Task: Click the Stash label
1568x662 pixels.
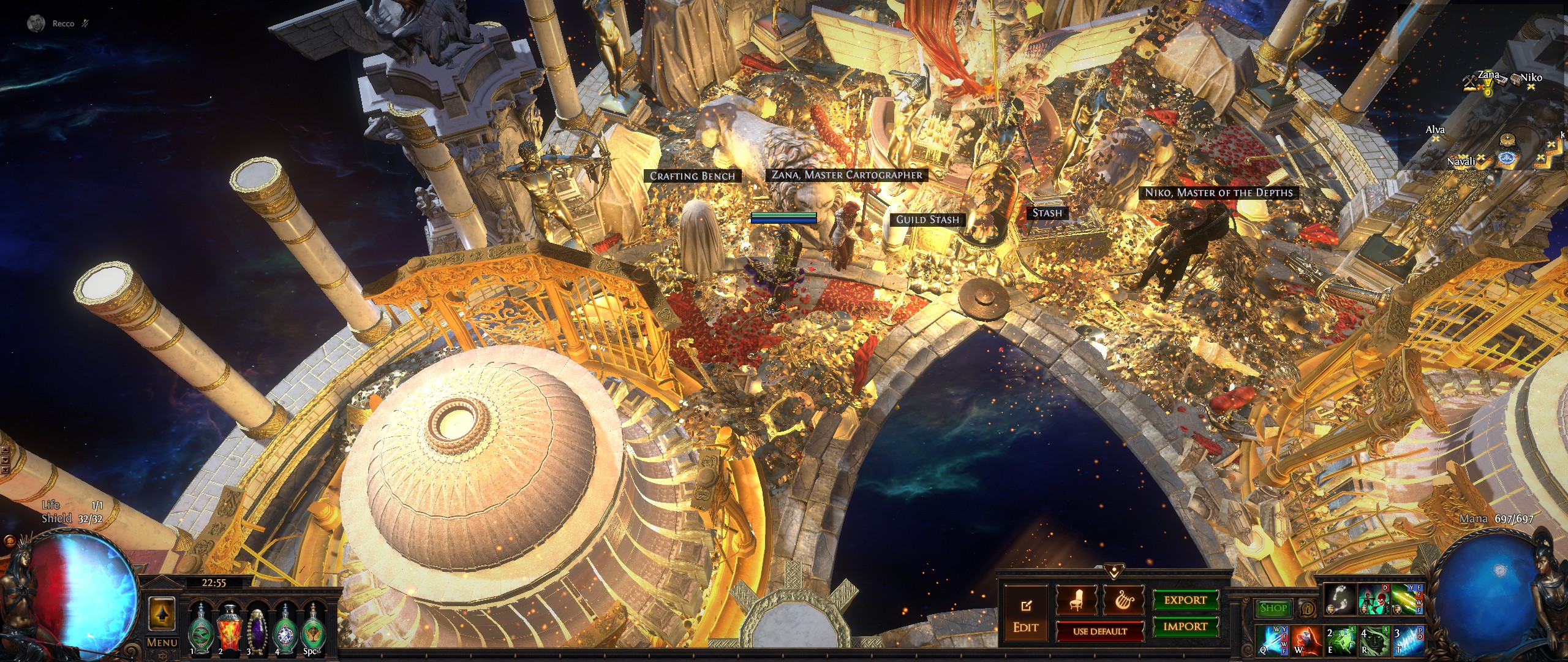Action: tap(1047, 213)
